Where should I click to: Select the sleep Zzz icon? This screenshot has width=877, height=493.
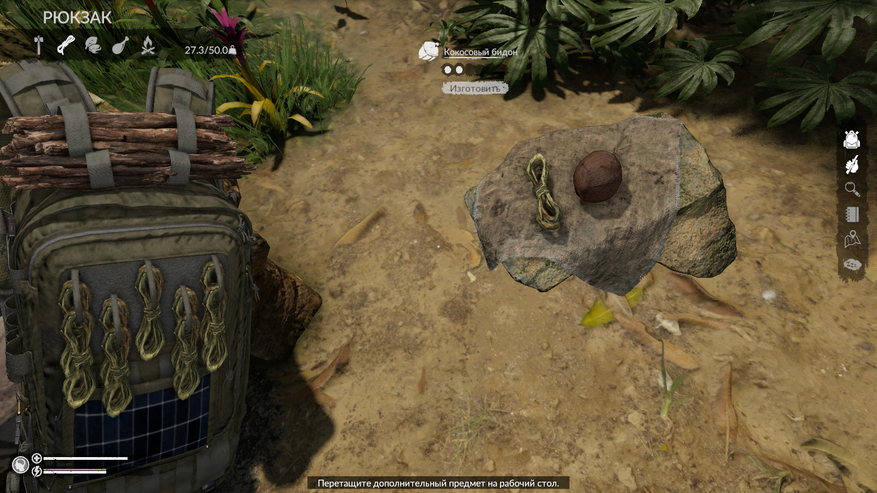click(852, 265)
